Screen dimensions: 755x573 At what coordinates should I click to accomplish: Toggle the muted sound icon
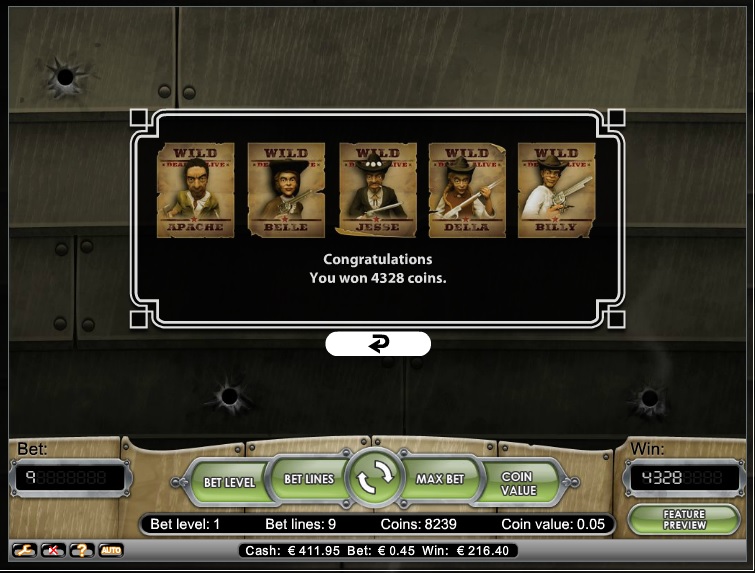point(51,551)
